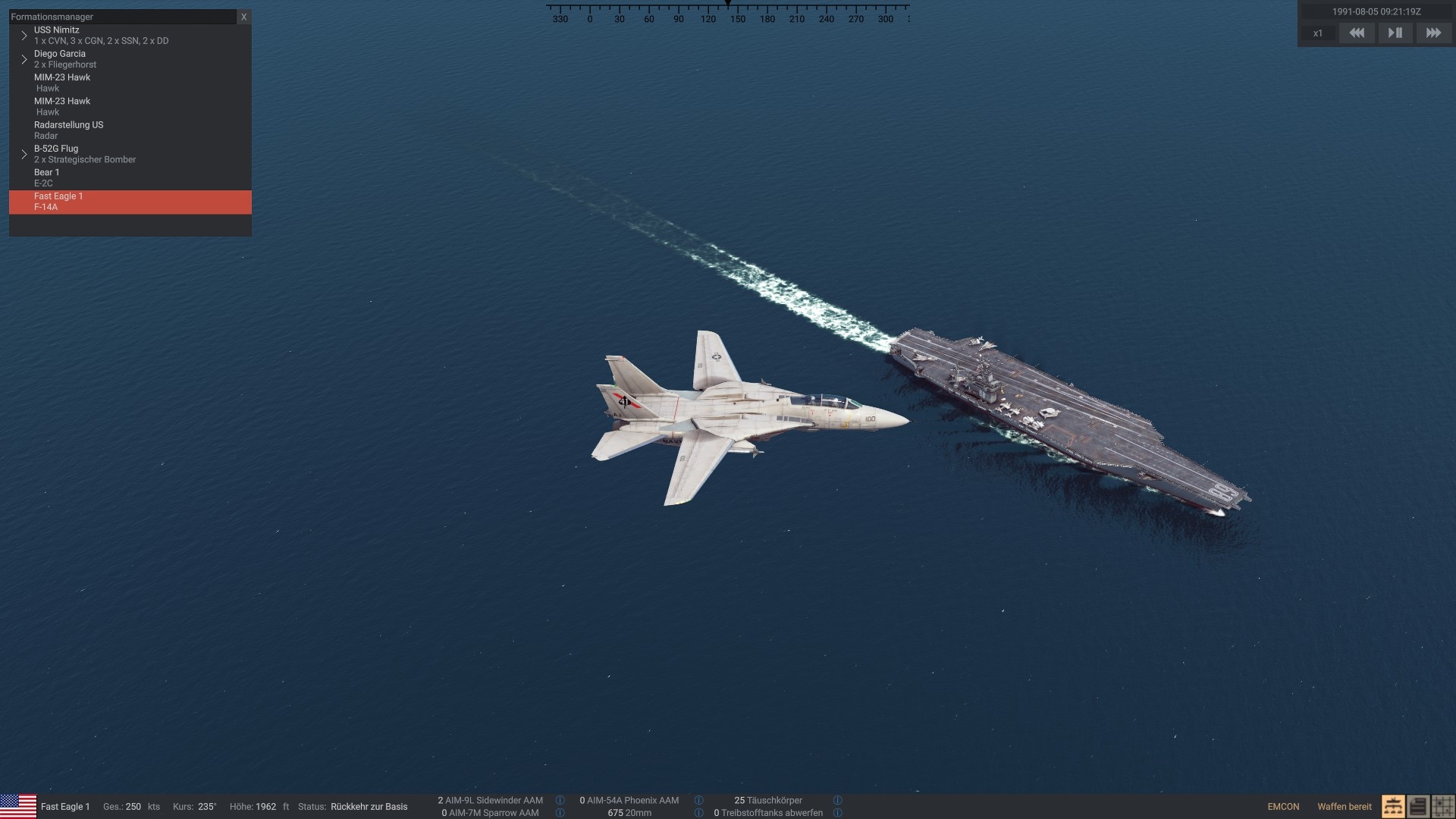The height and width of the screenshot is (819, 1456).
Task: Expand the USS Nimitz group
Action: (x=24, y=36)
